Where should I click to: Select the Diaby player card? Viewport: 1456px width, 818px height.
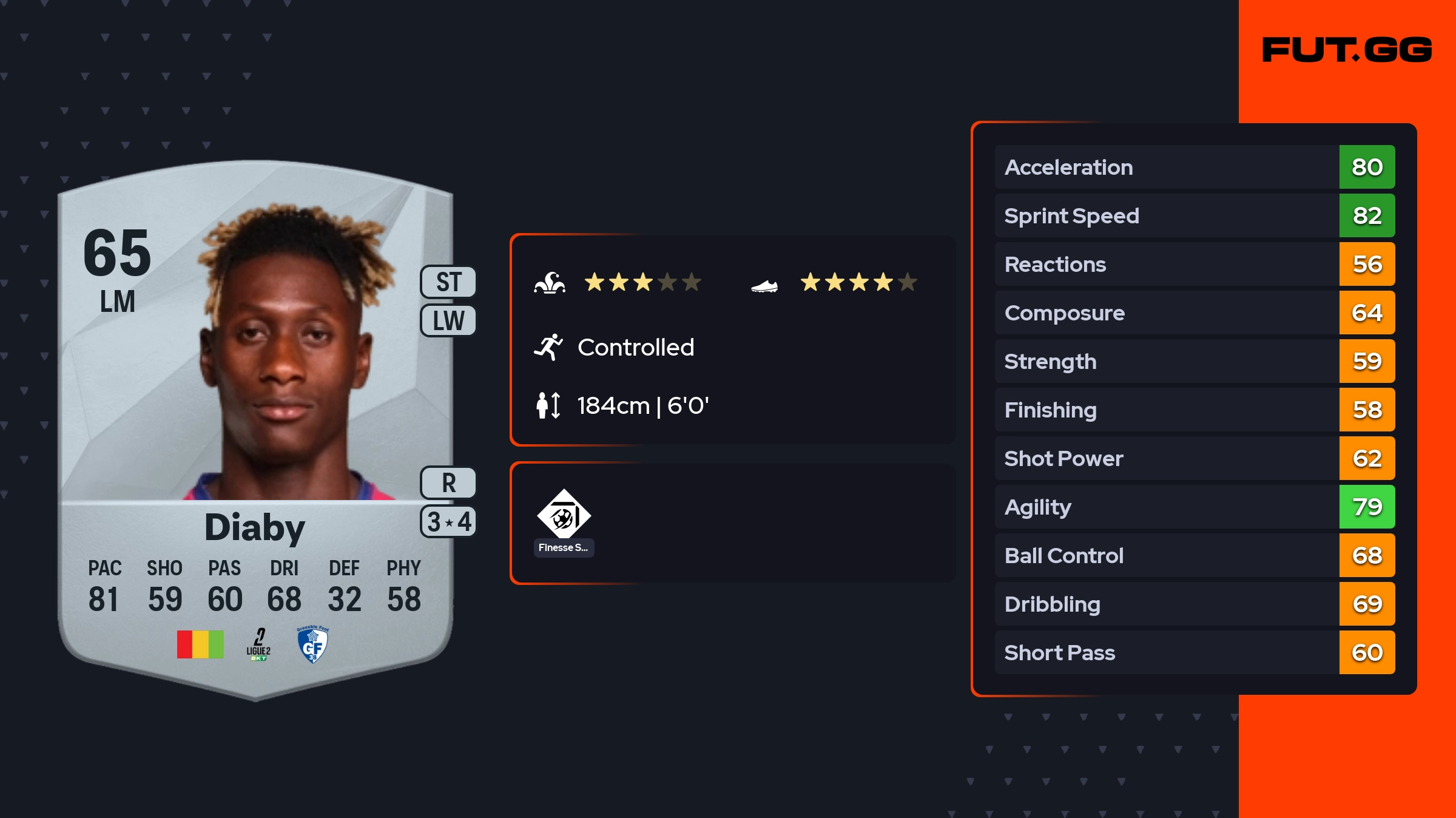(x=255, y=425)
